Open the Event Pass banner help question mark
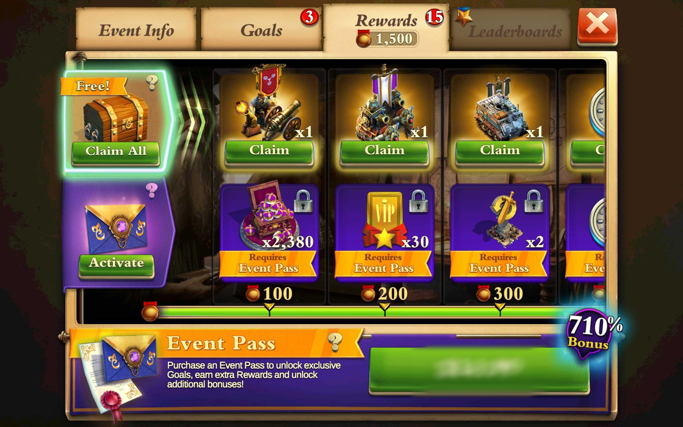Viewport: 683px width, 427px height. tap(335, 343)
